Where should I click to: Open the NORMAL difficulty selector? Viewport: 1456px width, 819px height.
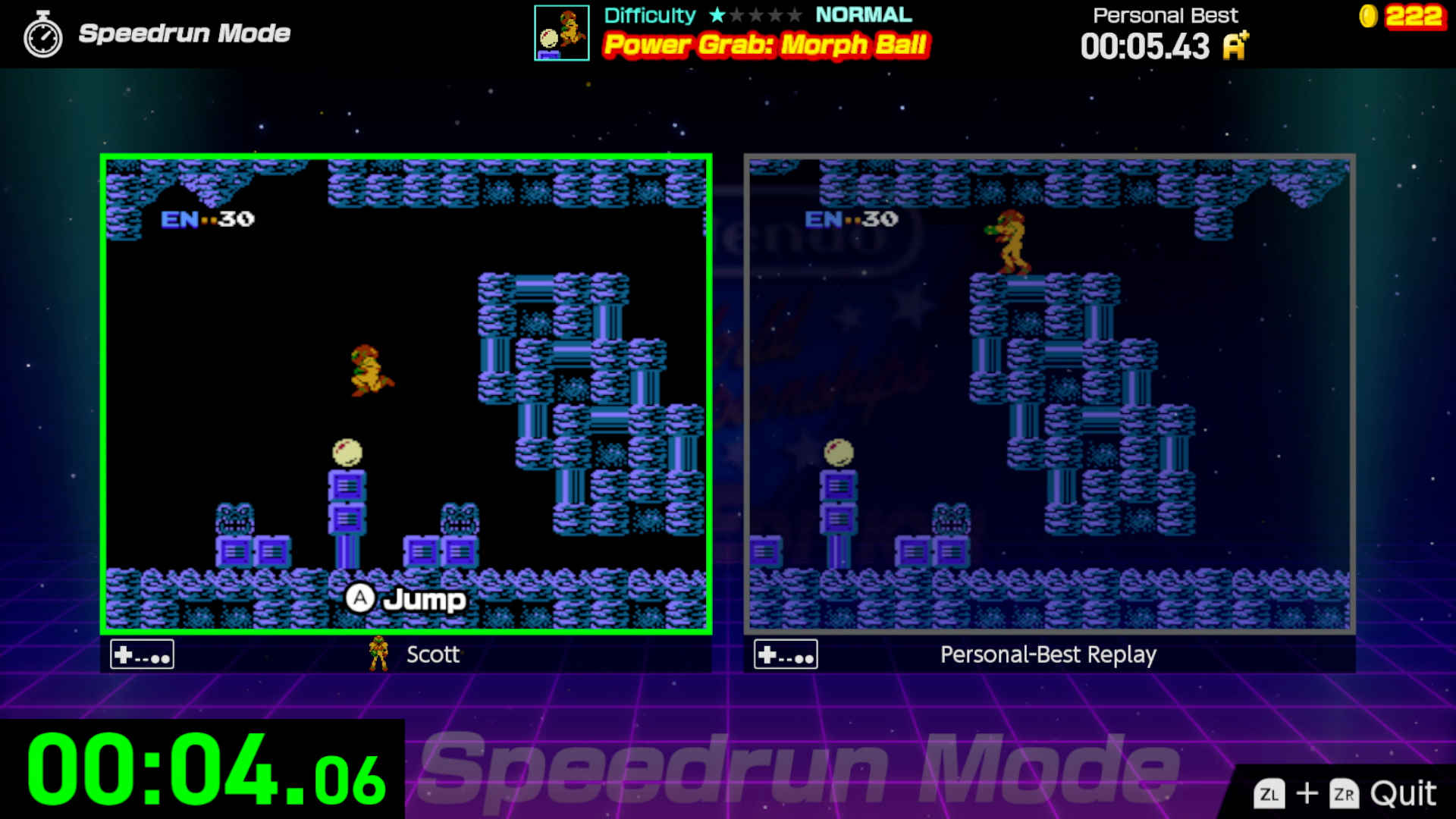[862, 14]
